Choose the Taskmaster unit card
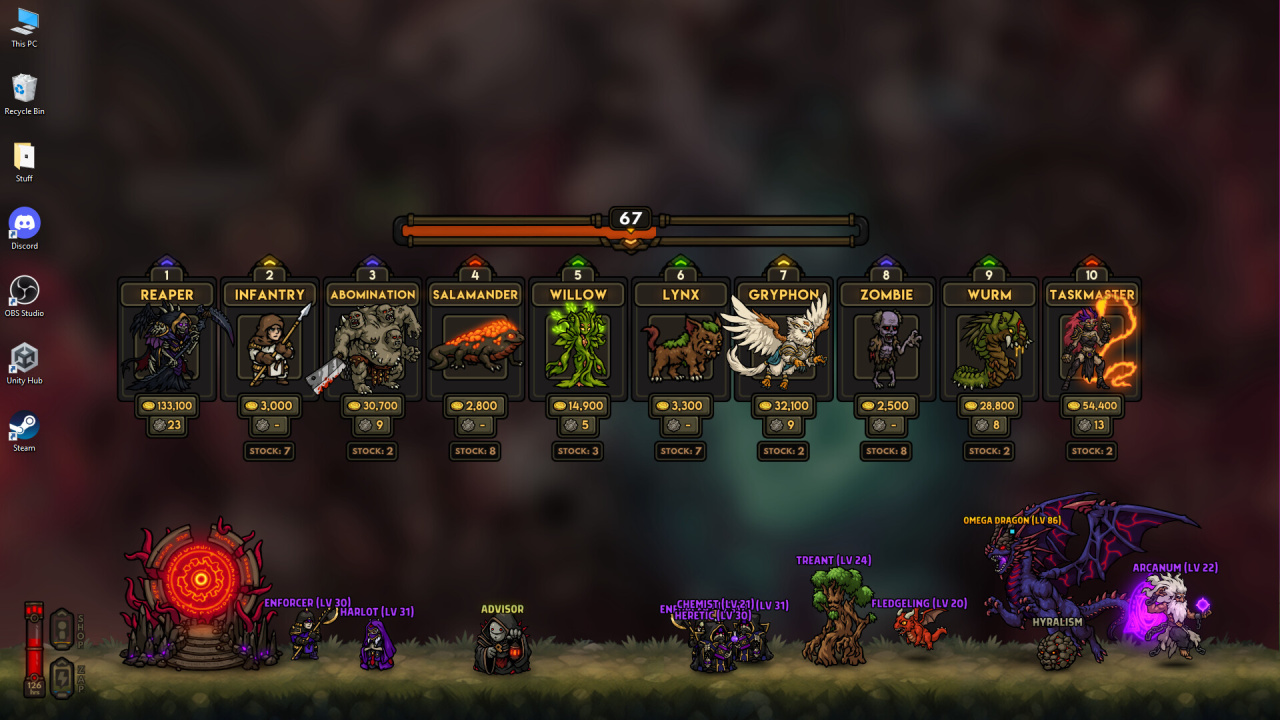Screen dimensions: 1280x720 [1092, 347]
